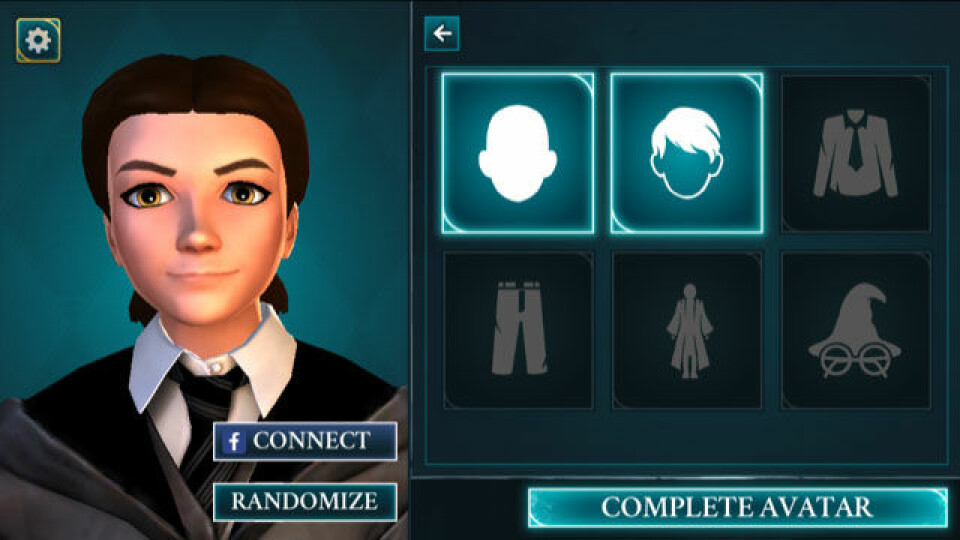Open the shirt and tie category
The image size is (960, 540).
tap(855, 153)
